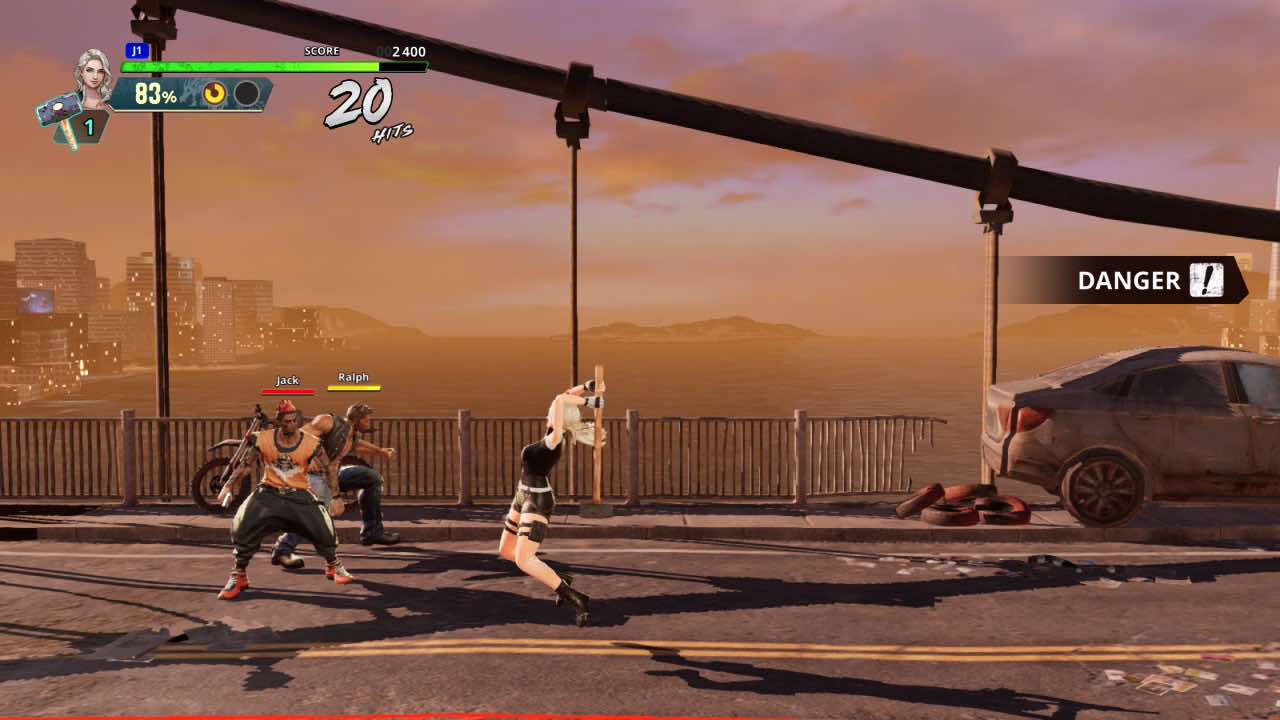Click the empty dark special gauge circle

click(246, 94)
